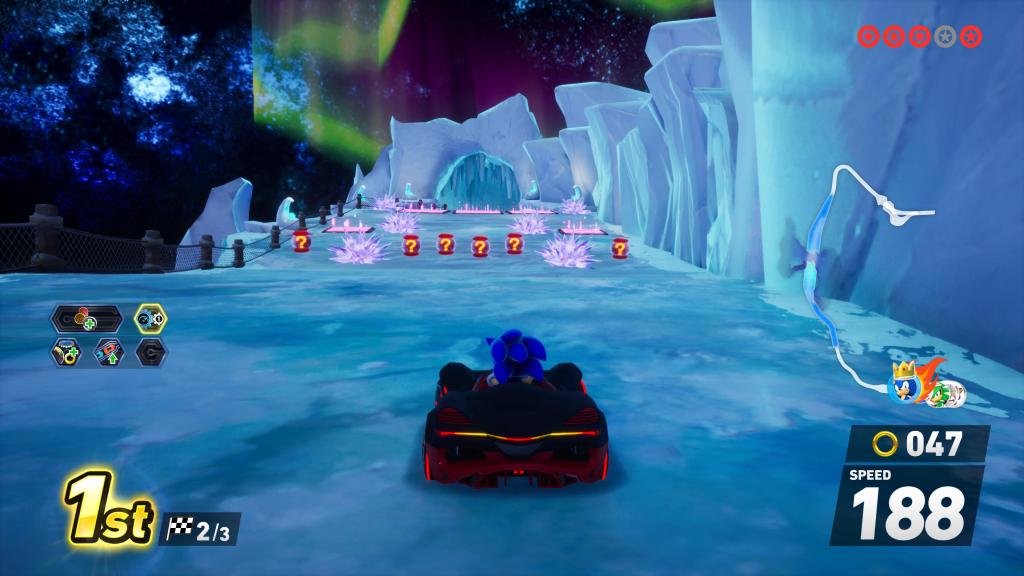Click the grey star medal icon
This screenshot has height=576, width=1024.
point(945,37)
